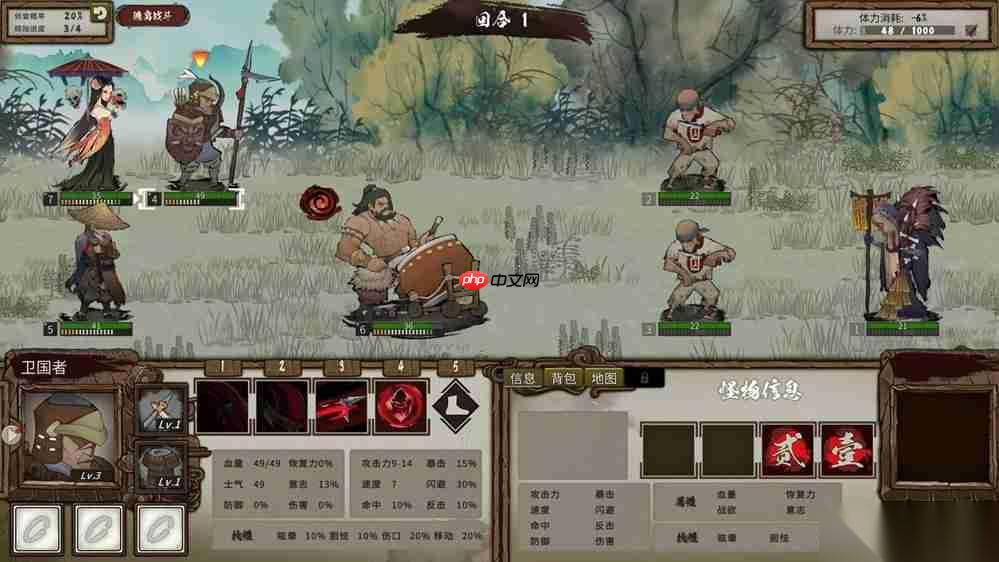
Task: Click the arrow button left of portrait
Action: tap(11, 434)
